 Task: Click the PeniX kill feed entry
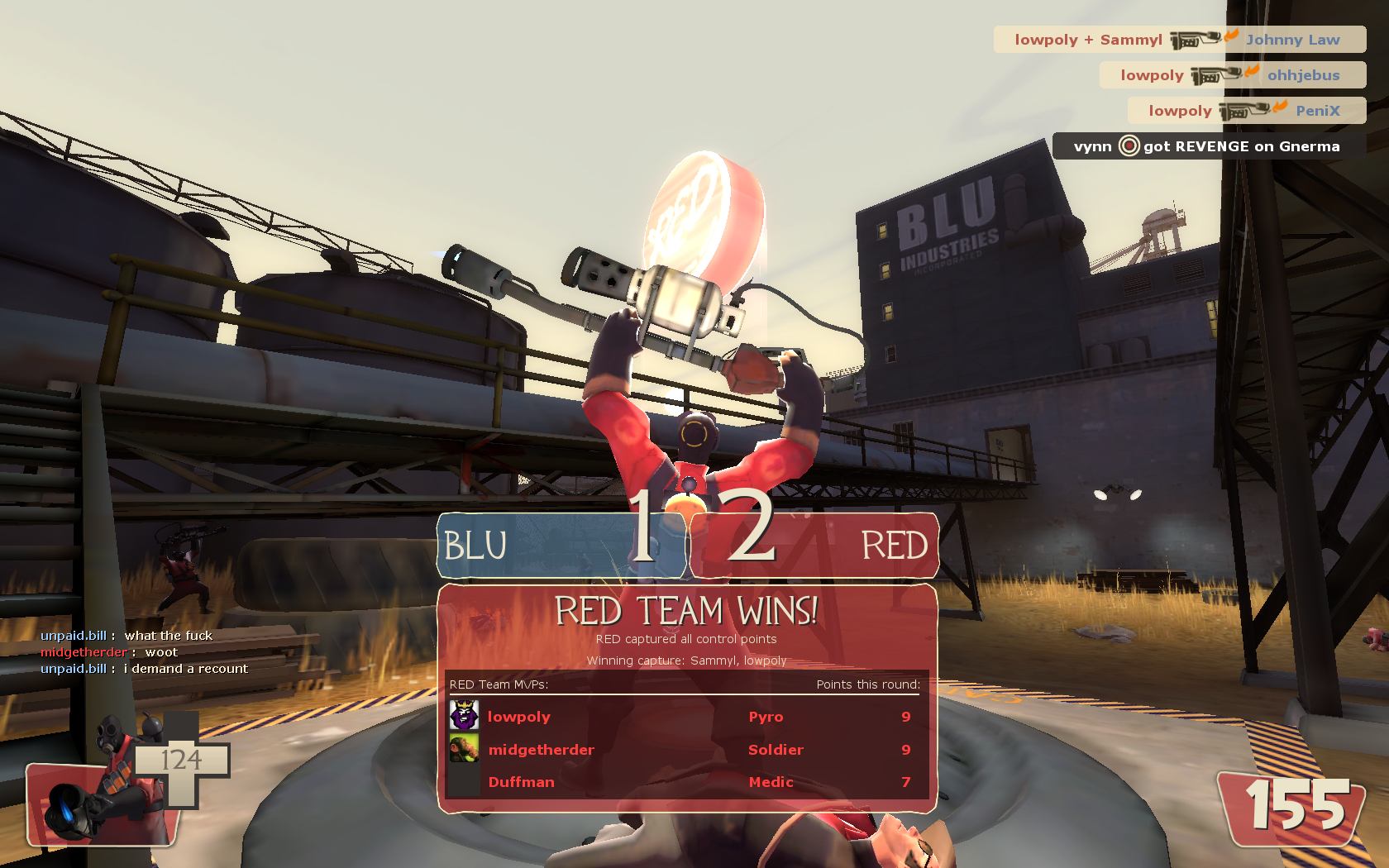(1246, 111)
